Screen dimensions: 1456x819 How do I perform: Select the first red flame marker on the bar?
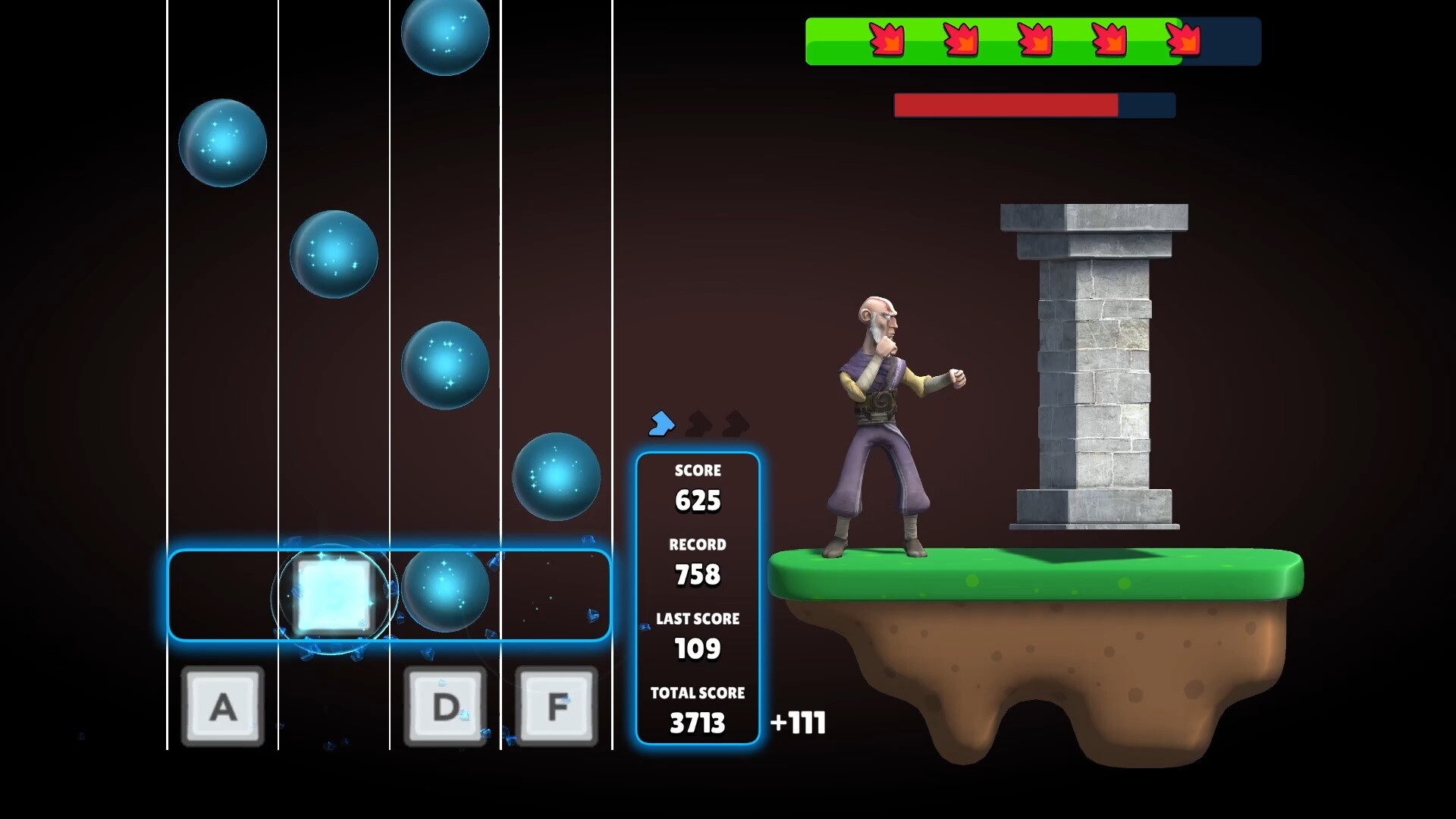point(887,39)
